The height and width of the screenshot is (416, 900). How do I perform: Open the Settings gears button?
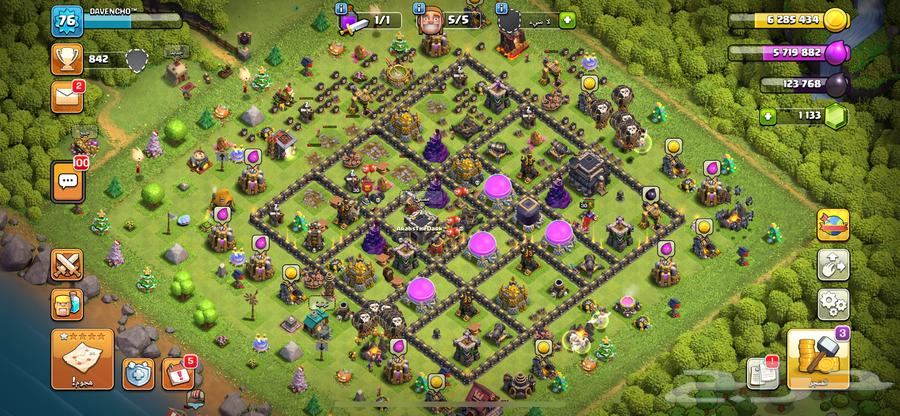pyautogui.click(x=832, y=302)
